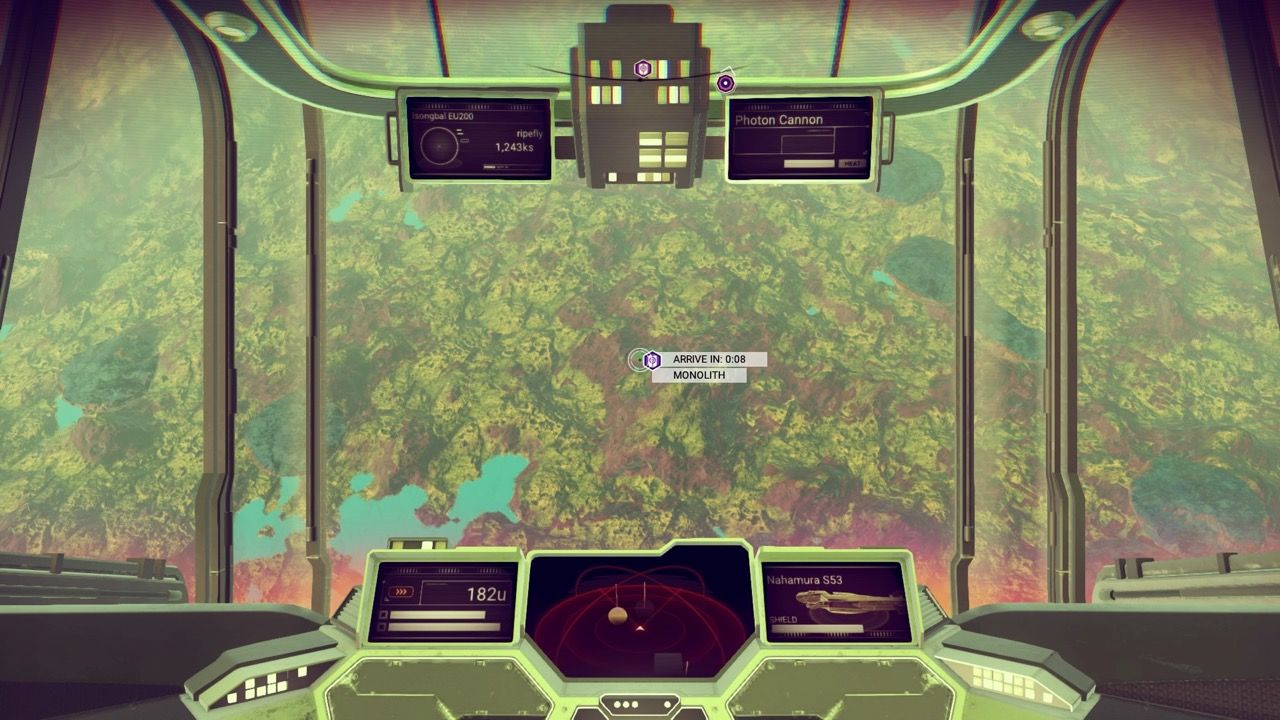Image resolution: width=1280 pixels, height=720 pixels.
Task: Click the triple chevron icon beside the 182u readout
Action: tap(401, 592)
